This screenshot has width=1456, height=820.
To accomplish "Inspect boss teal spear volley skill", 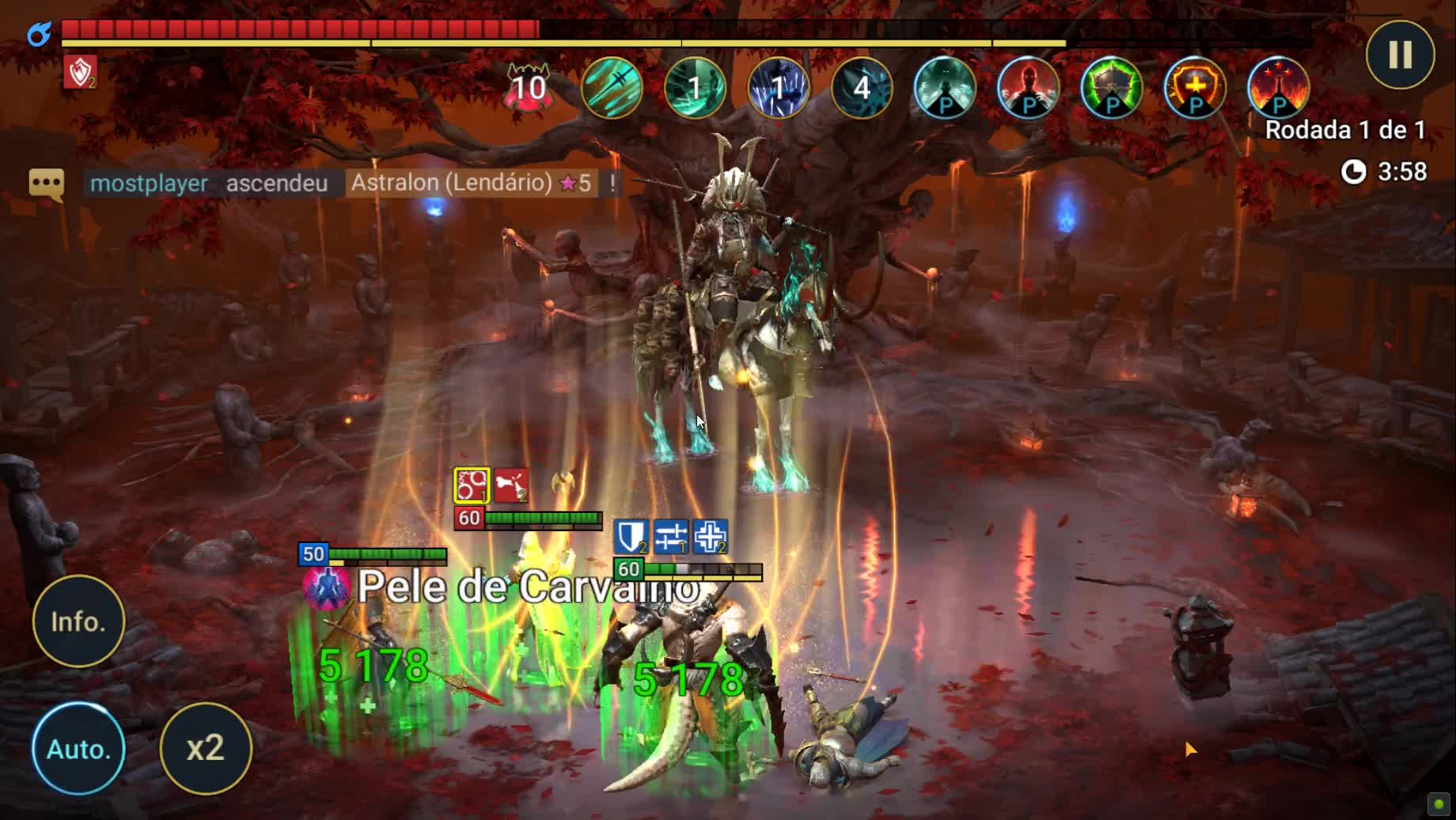I will point(612,87).
